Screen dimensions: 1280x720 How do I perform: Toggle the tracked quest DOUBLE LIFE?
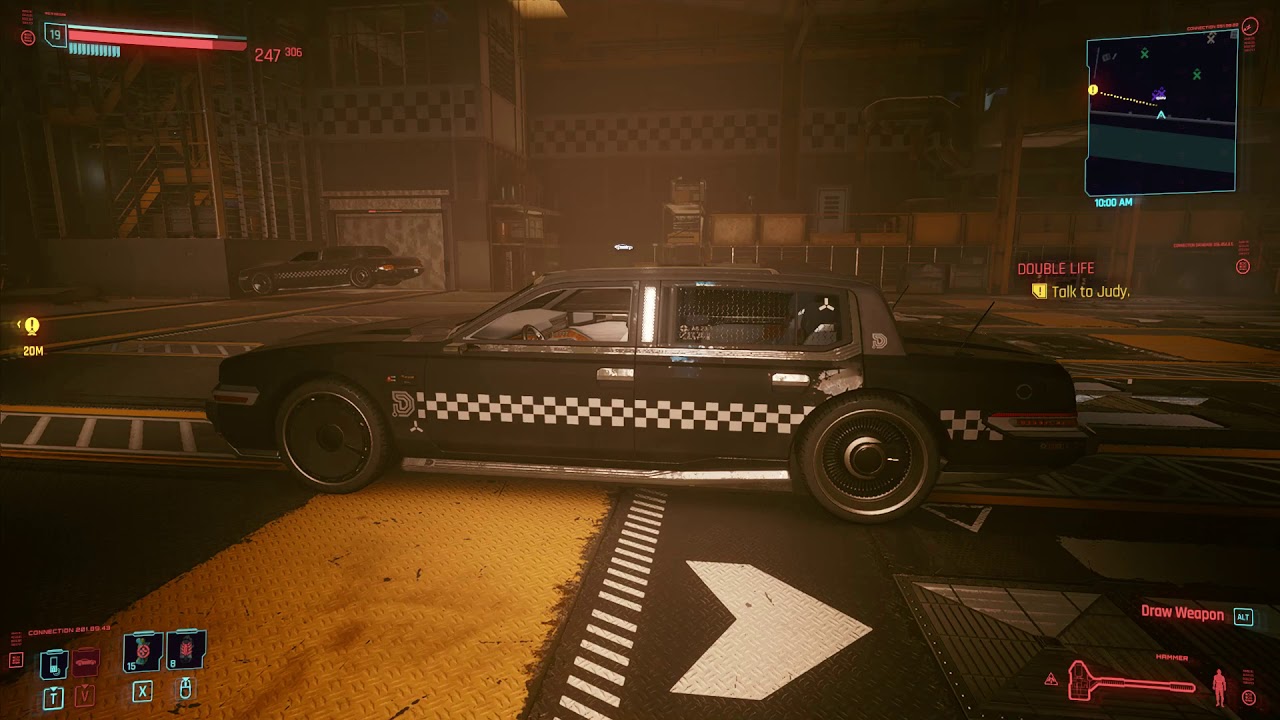[1055, 268]
